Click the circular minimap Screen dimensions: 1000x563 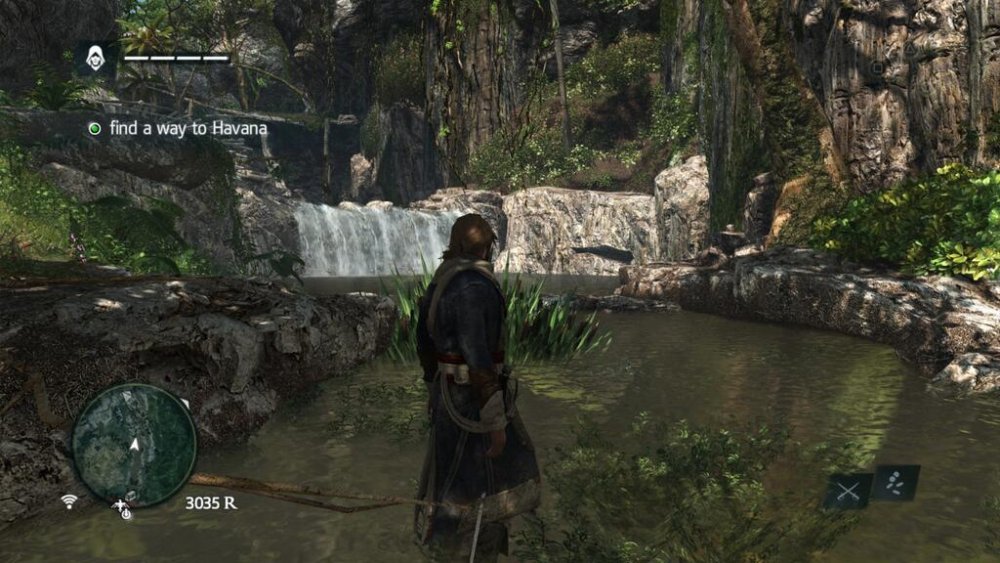[x=134, y=444]
